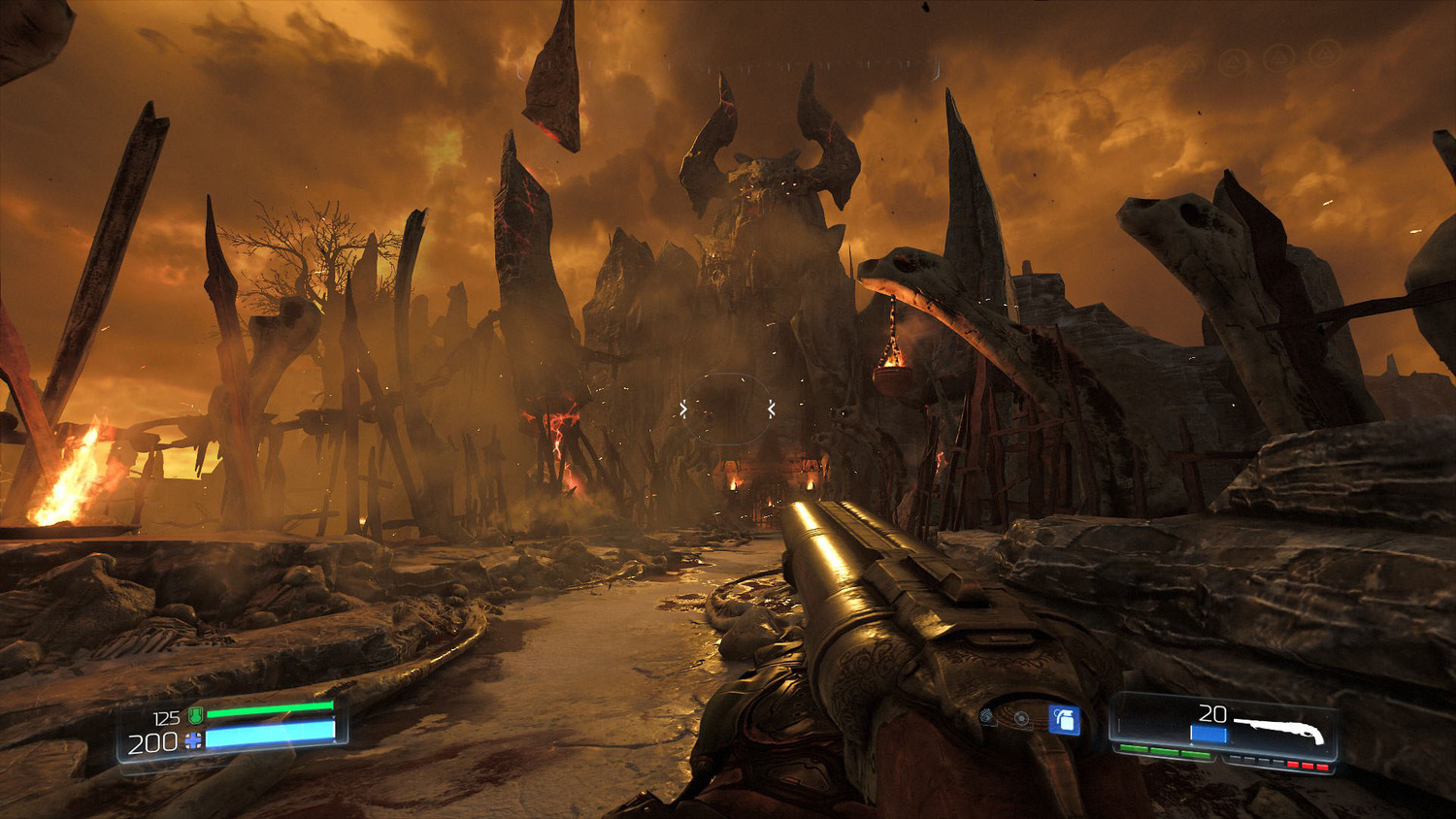Click the blue health cross icon

click(192, 739)
